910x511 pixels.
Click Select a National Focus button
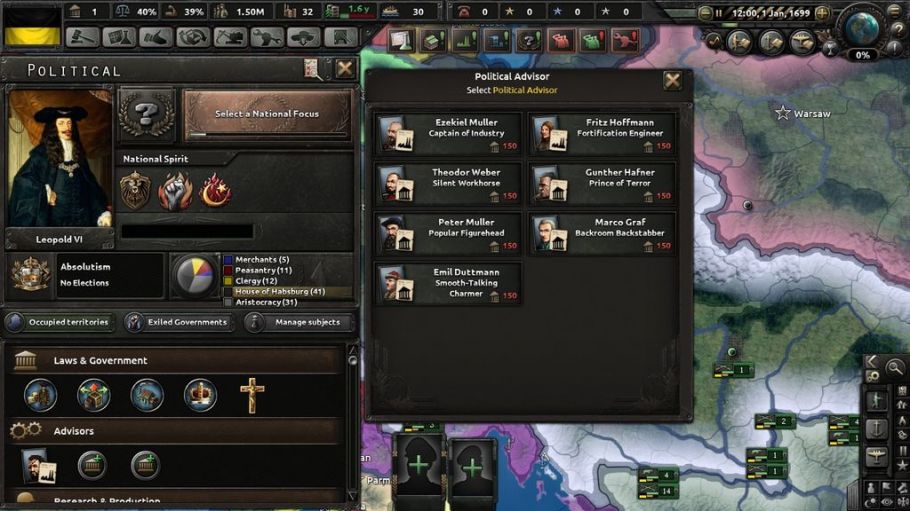click(x=267, y=115)
